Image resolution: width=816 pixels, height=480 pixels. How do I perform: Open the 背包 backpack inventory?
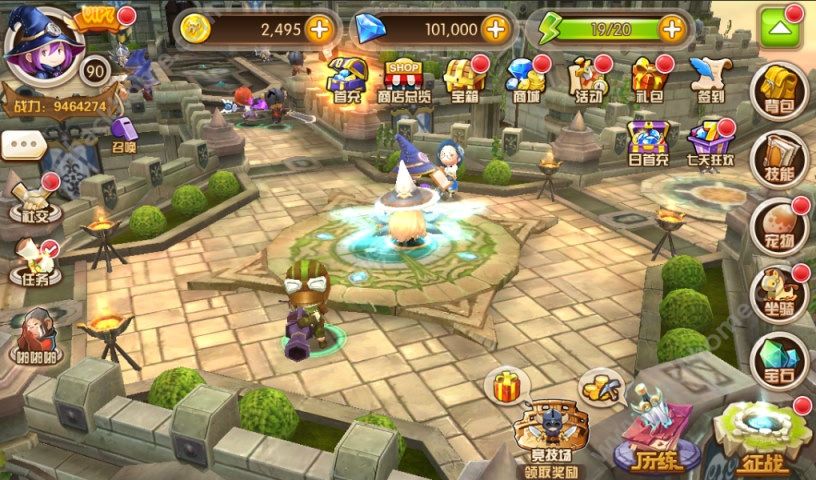pos(779,92)
